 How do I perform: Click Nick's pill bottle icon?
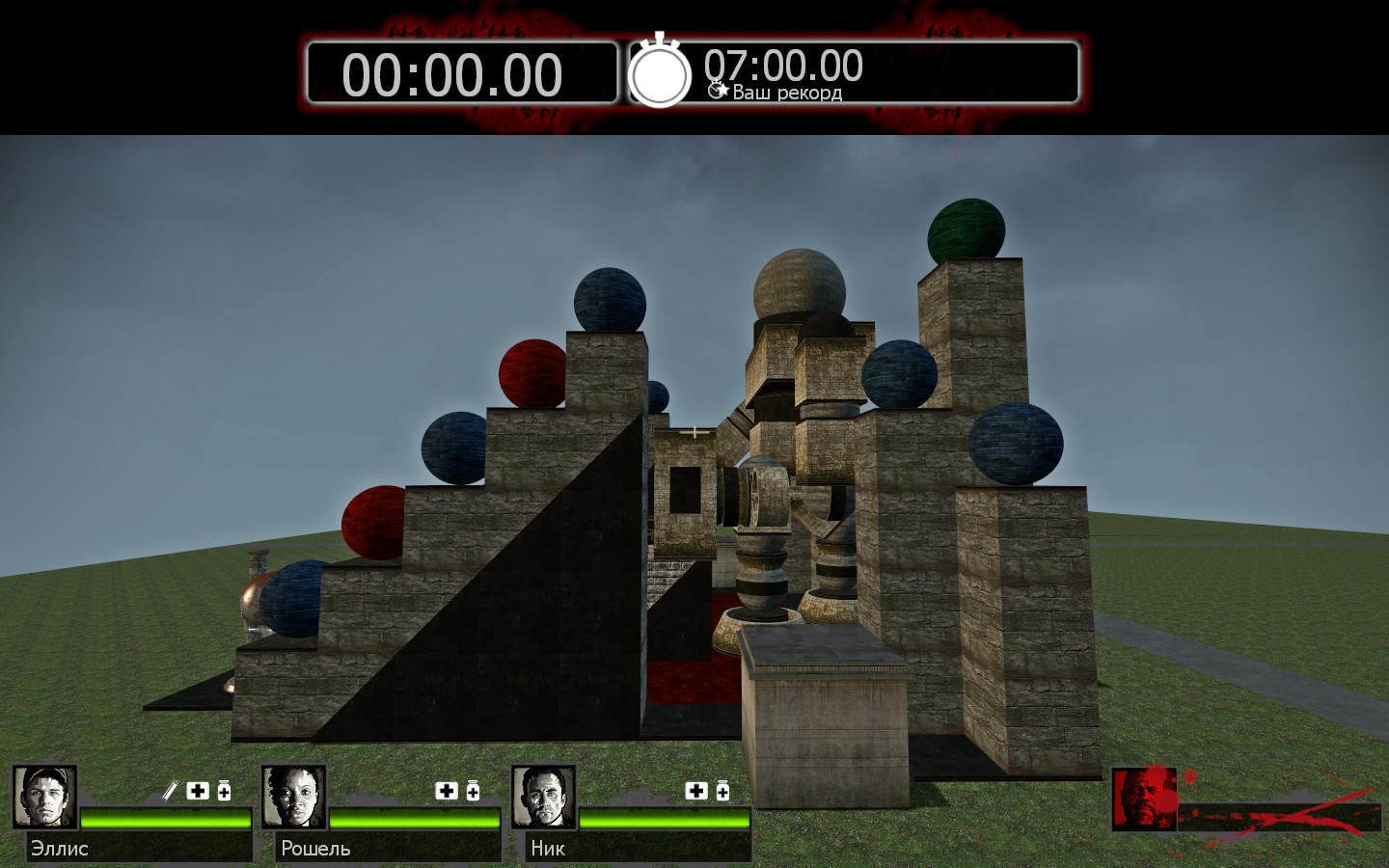click(x=722, y=791)
